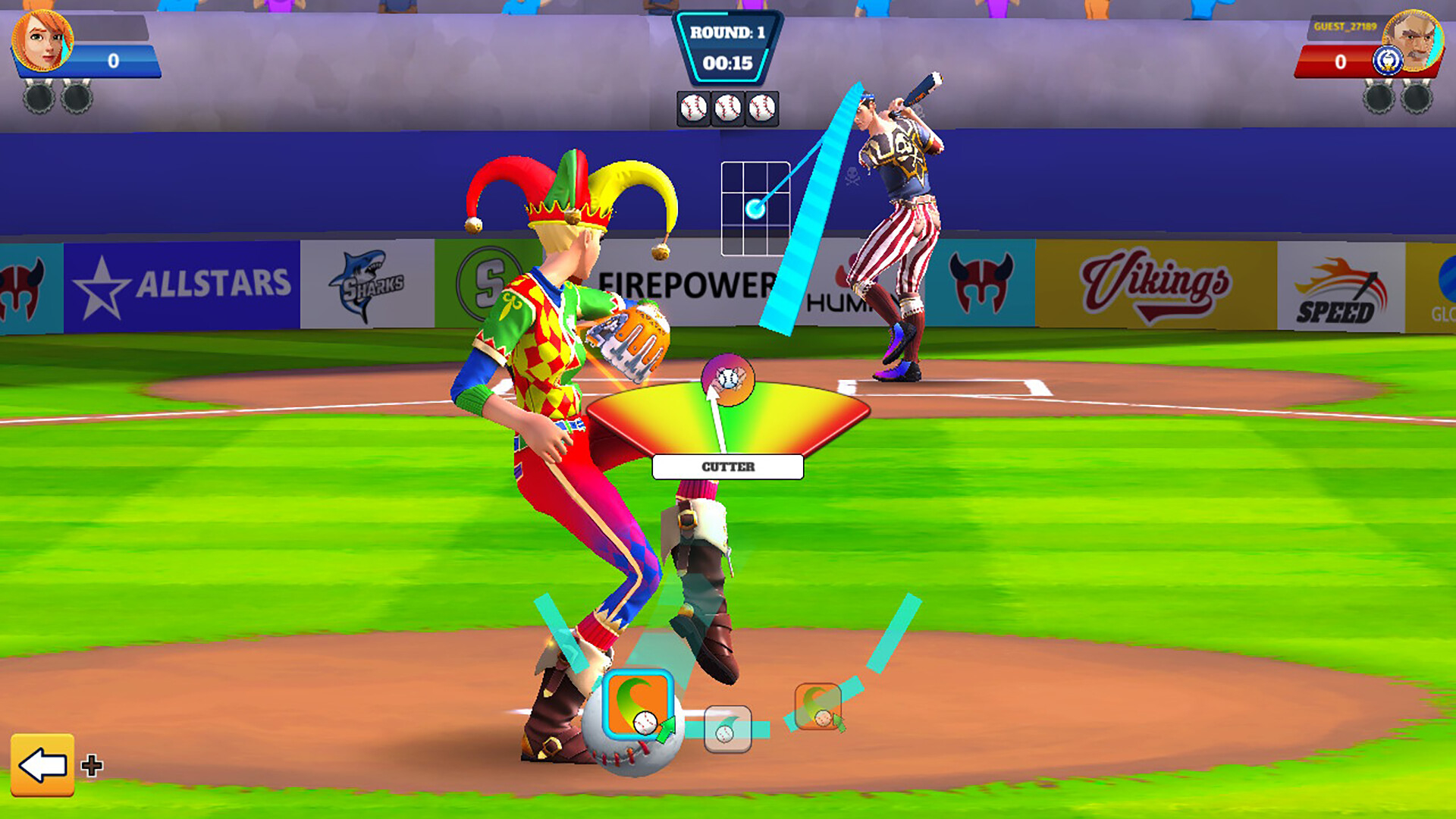Select the CUTTER label bar
The height and width of the screenshot is (819, 1456).
tap(726, 467)
